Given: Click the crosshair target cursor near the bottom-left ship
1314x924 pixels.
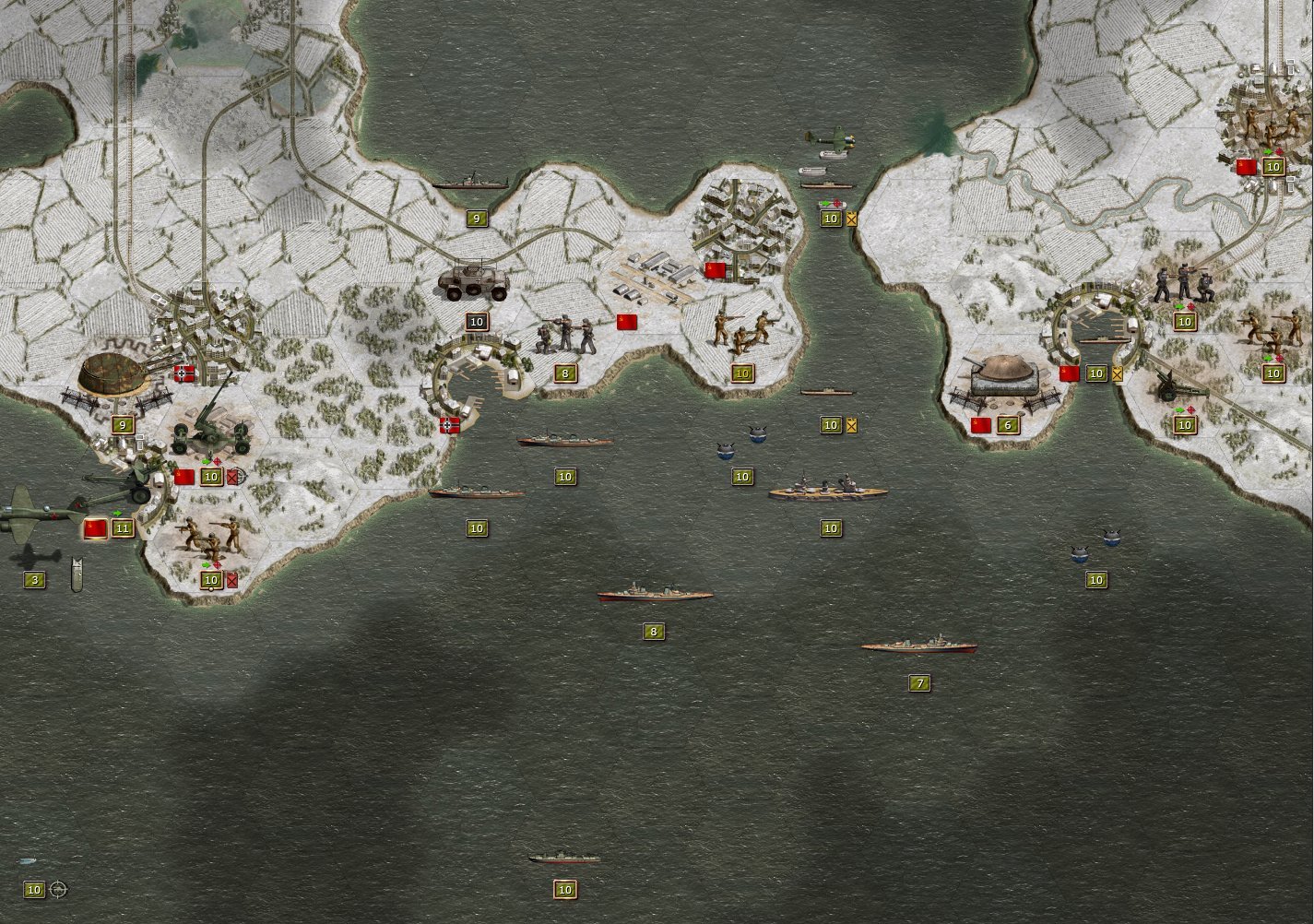Looking at the screenshot, I should coord(57,890).
